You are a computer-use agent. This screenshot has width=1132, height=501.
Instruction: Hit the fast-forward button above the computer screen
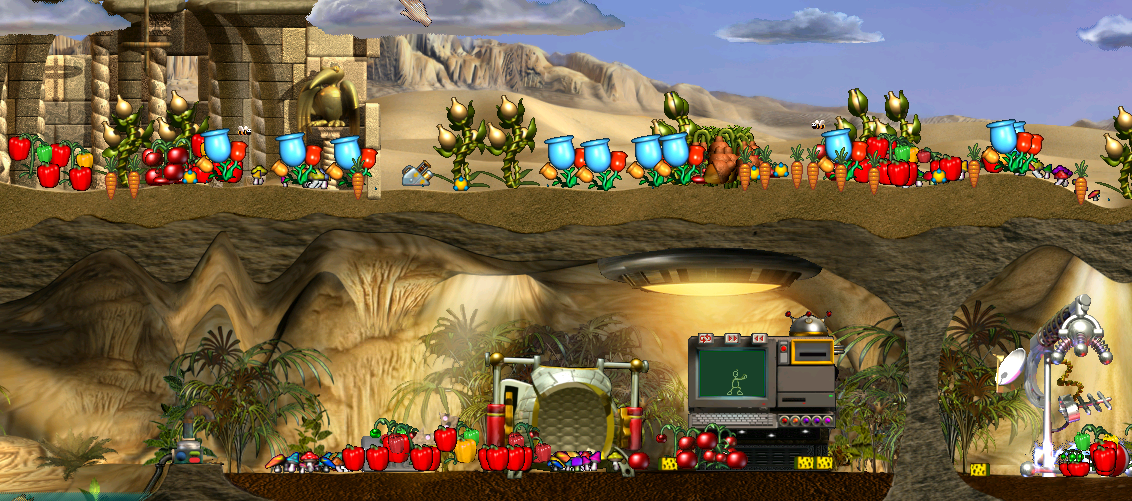(731, 340)
